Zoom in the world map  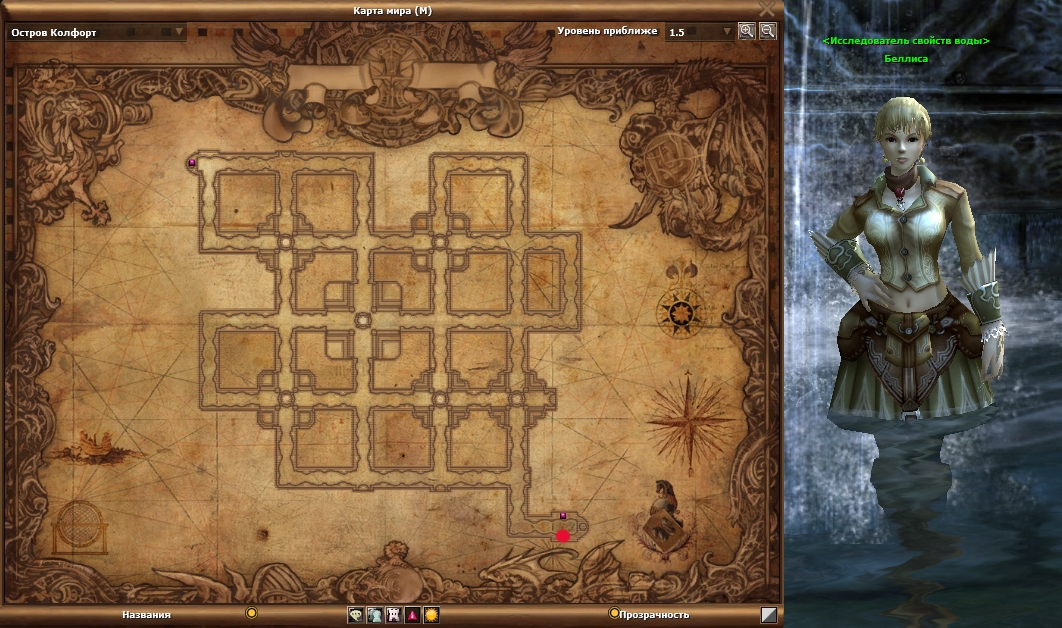746,31
